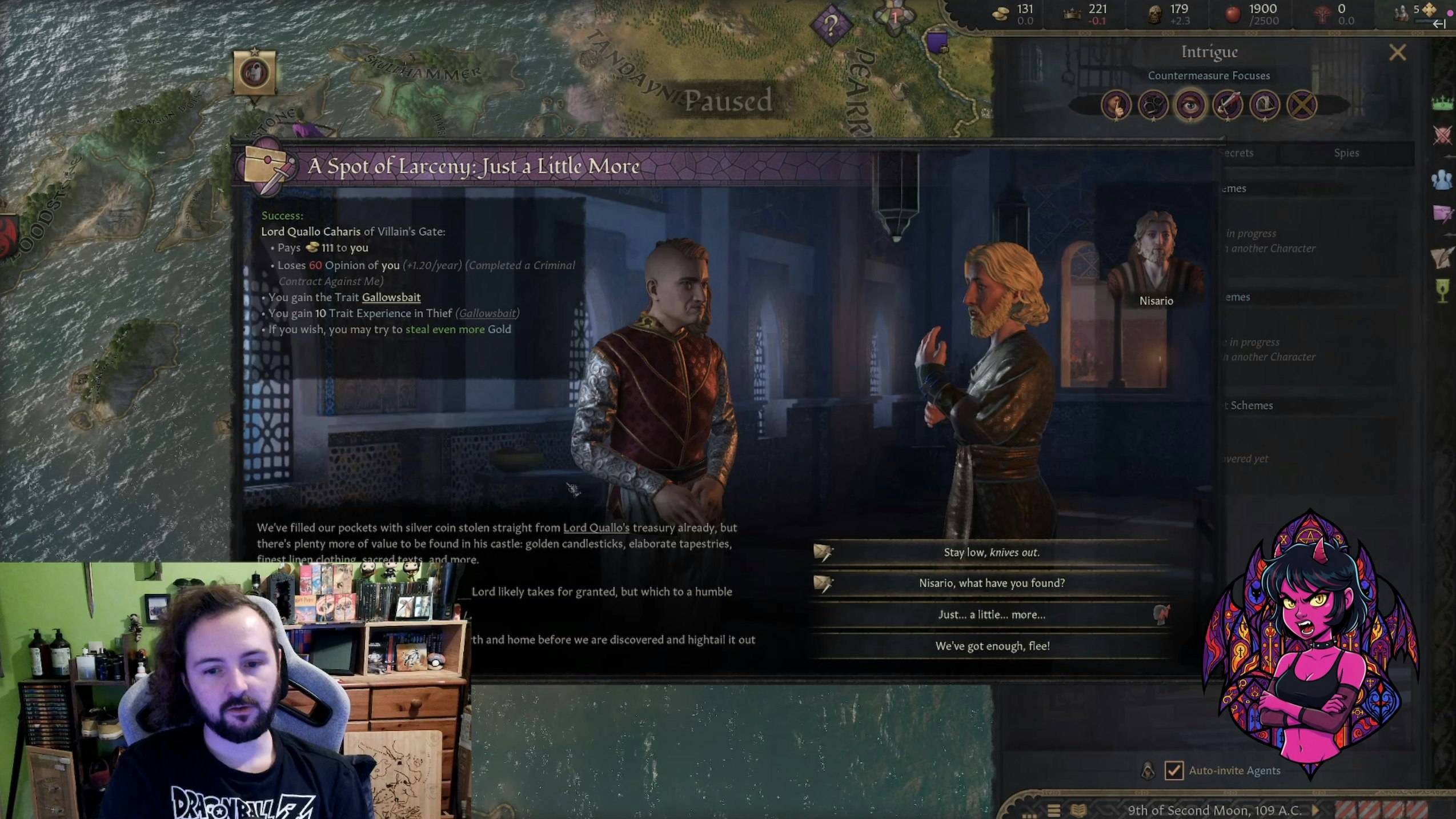Unpause with the date bar play arrow
1456x819 pixels.
[1315, 810]
